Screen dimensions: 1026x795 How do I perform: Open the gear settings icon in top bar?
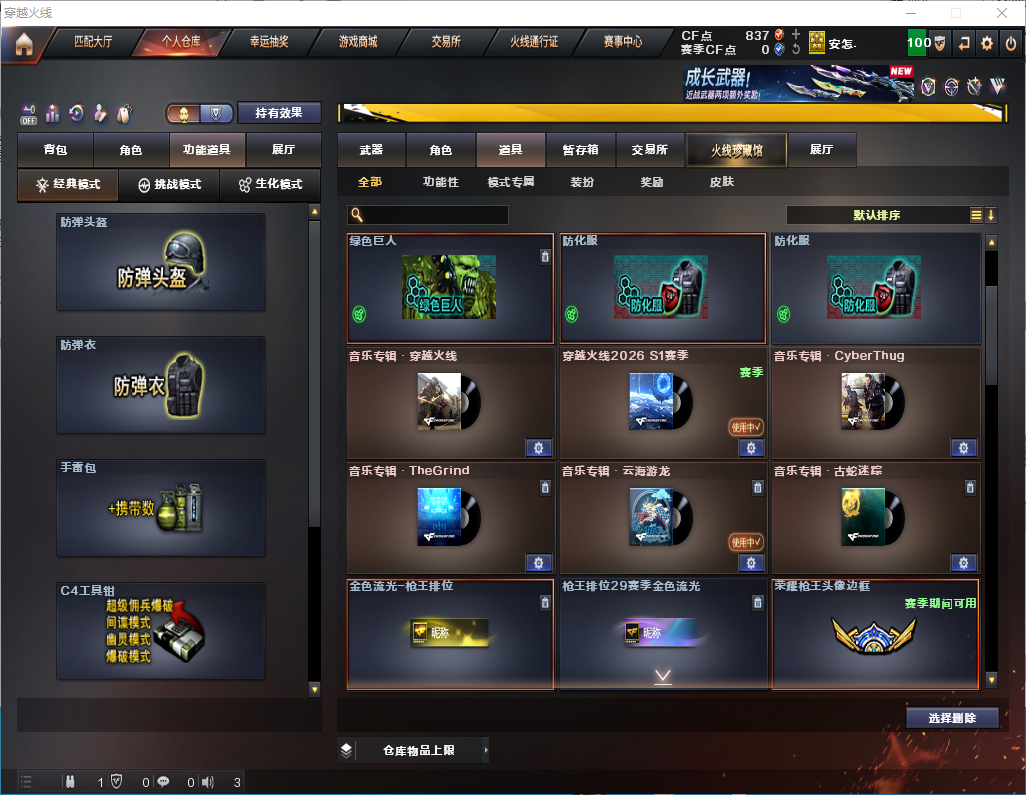[987, 43]
